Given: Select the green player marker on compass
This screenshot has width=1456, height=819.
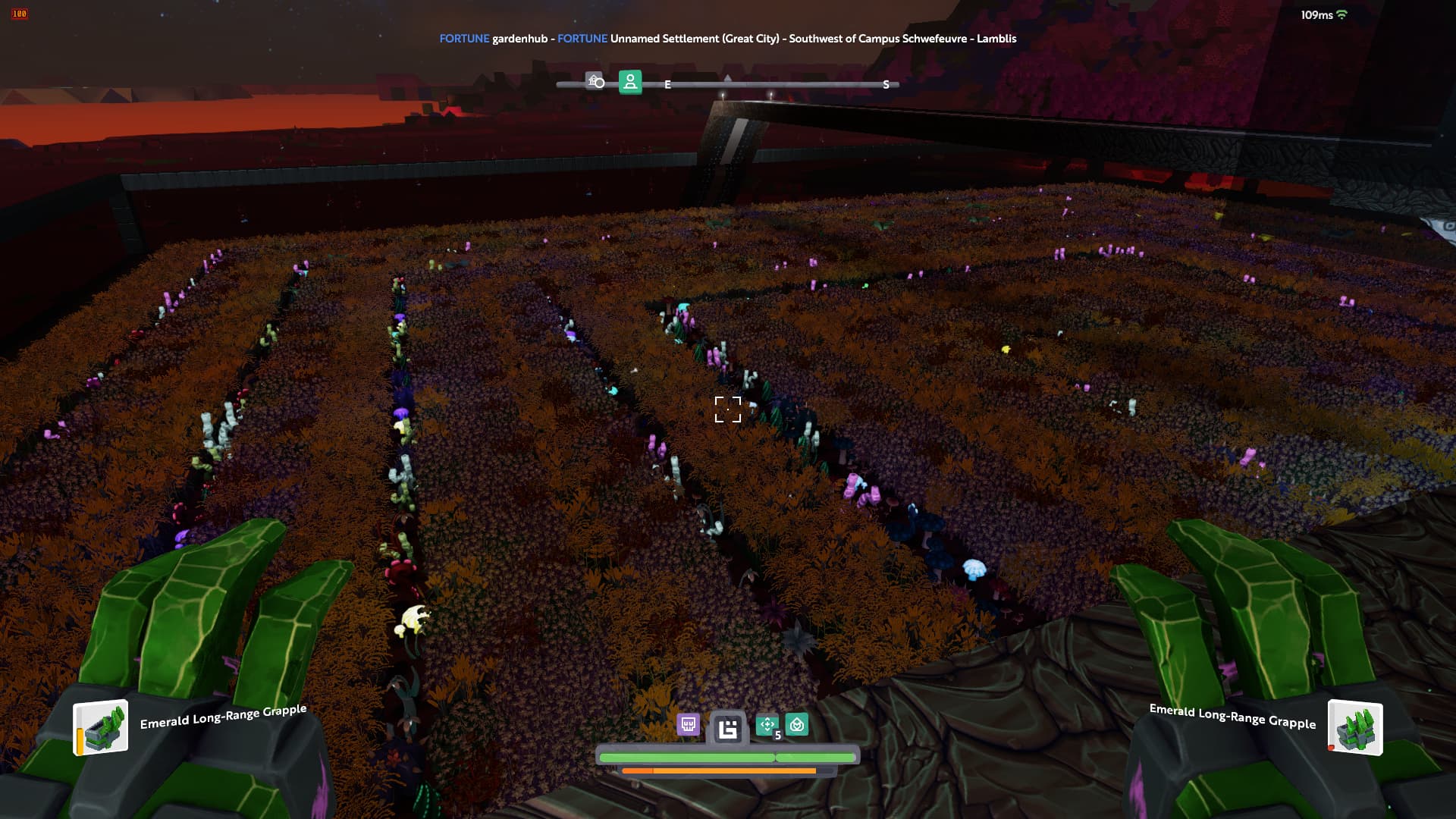Looking at the screenshot, I should [630, 82].
